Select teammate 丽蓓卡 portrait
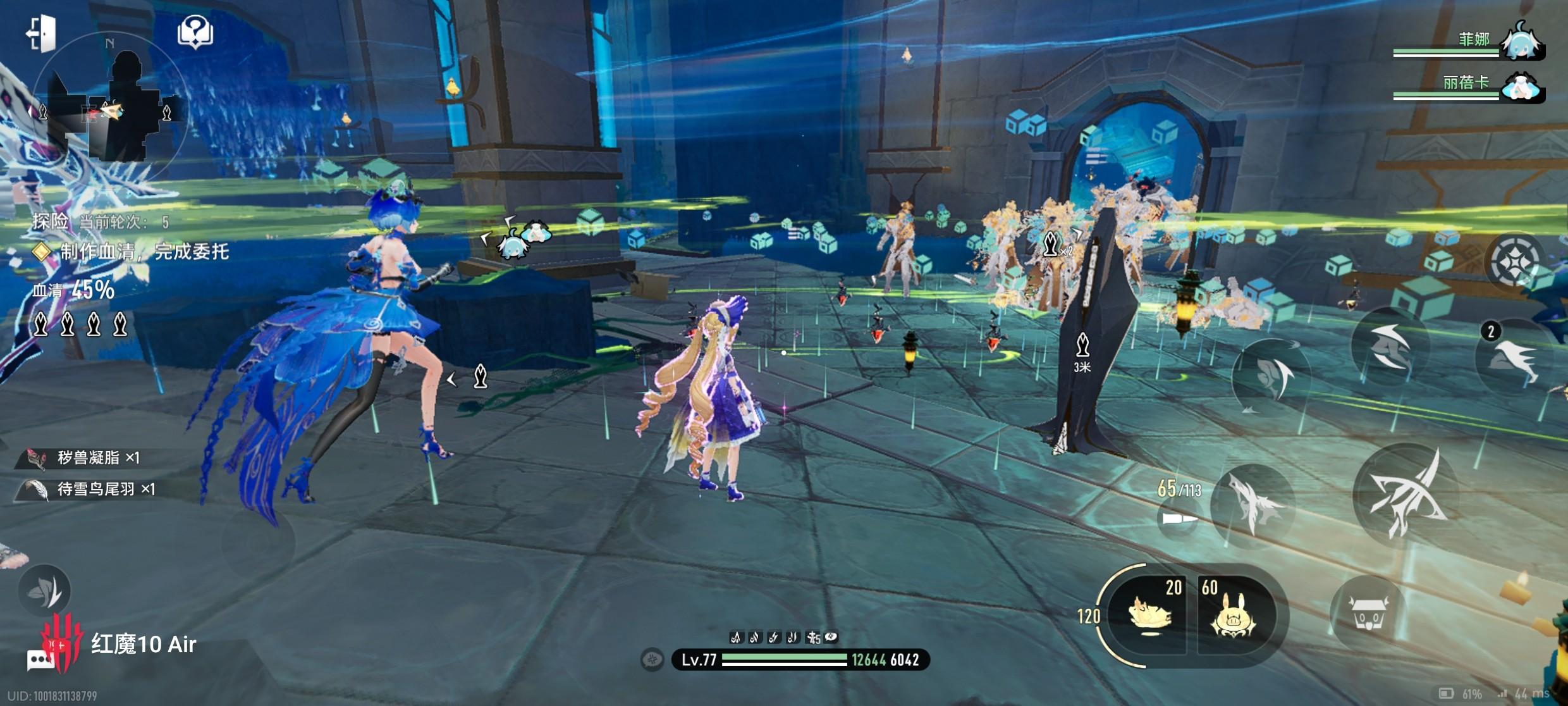Image resolution: width=1568 pixels, height=706 pixels. pos(1522,87)
